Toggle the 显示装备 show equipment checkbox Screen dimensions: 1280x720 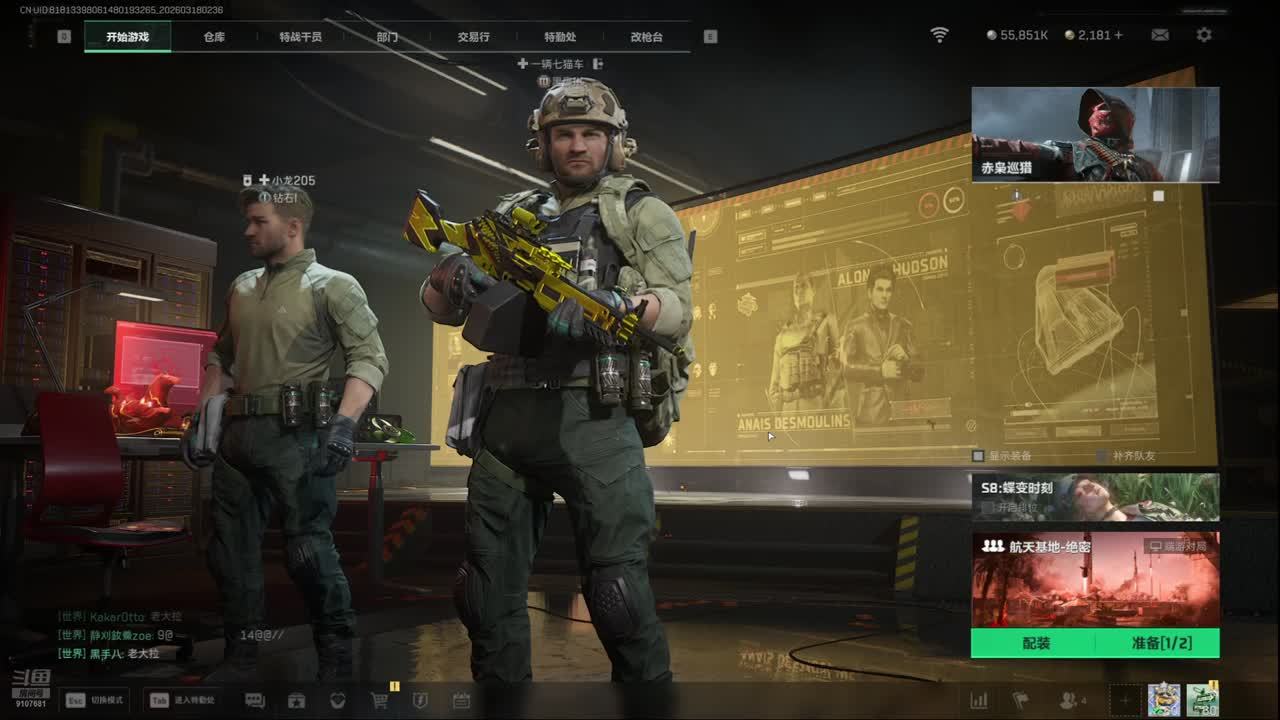[979, 456]
